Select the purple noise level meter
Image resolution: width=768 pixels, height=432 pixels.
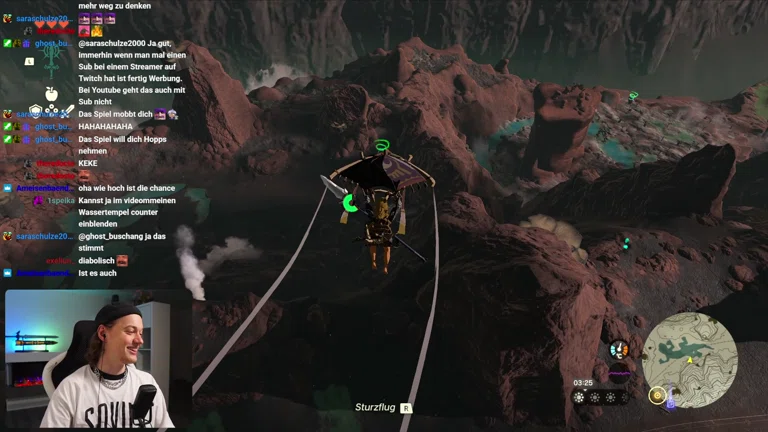620,374
